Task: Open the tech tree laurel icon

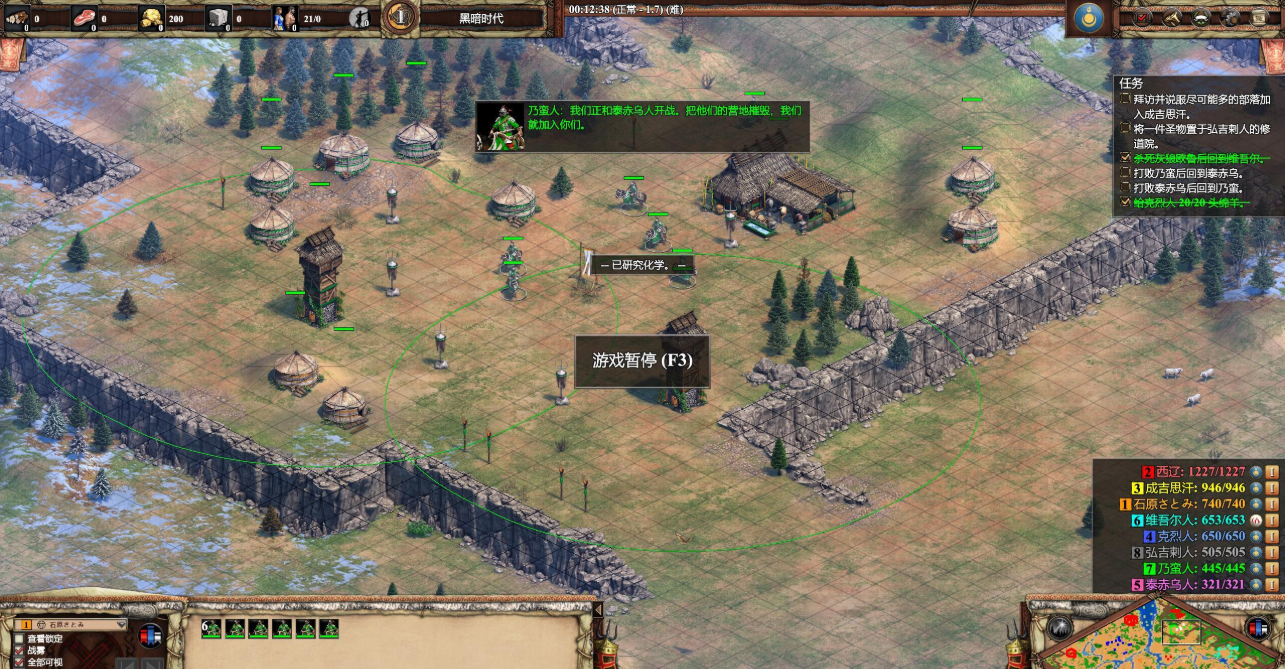Action: point(1200,17)
